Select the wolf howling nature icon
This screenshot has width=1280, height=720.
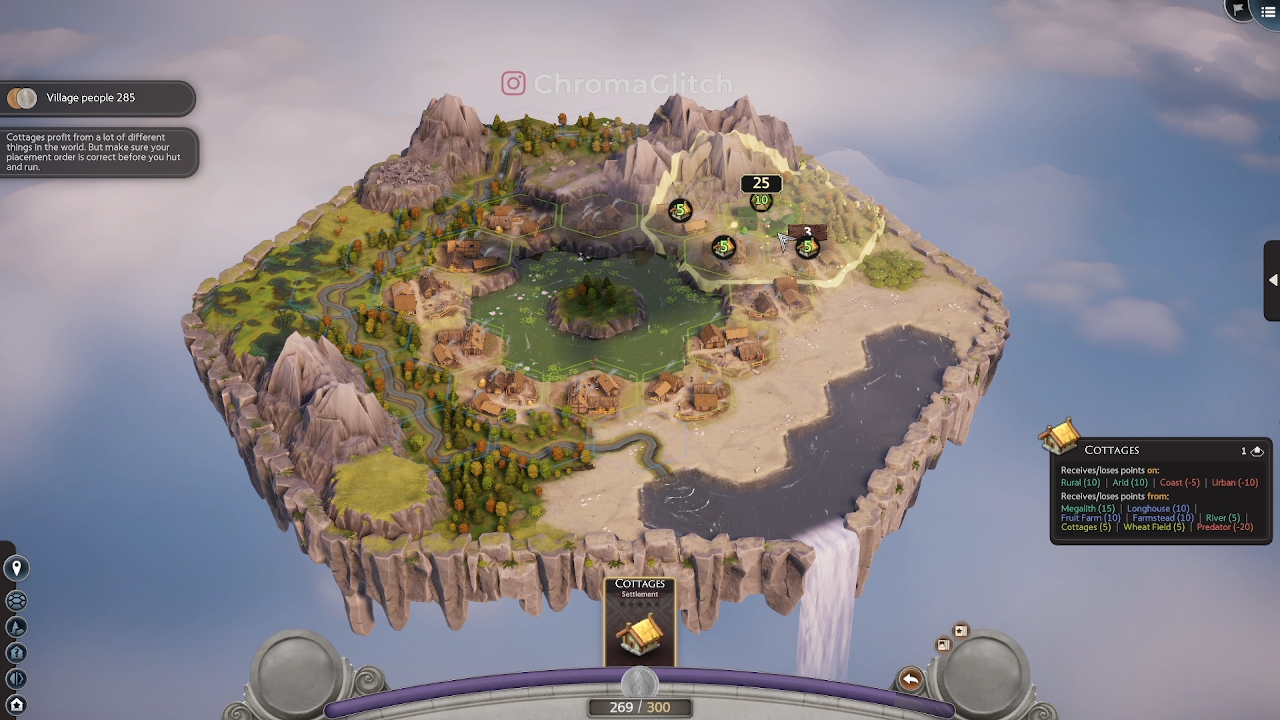coord(16,627)
